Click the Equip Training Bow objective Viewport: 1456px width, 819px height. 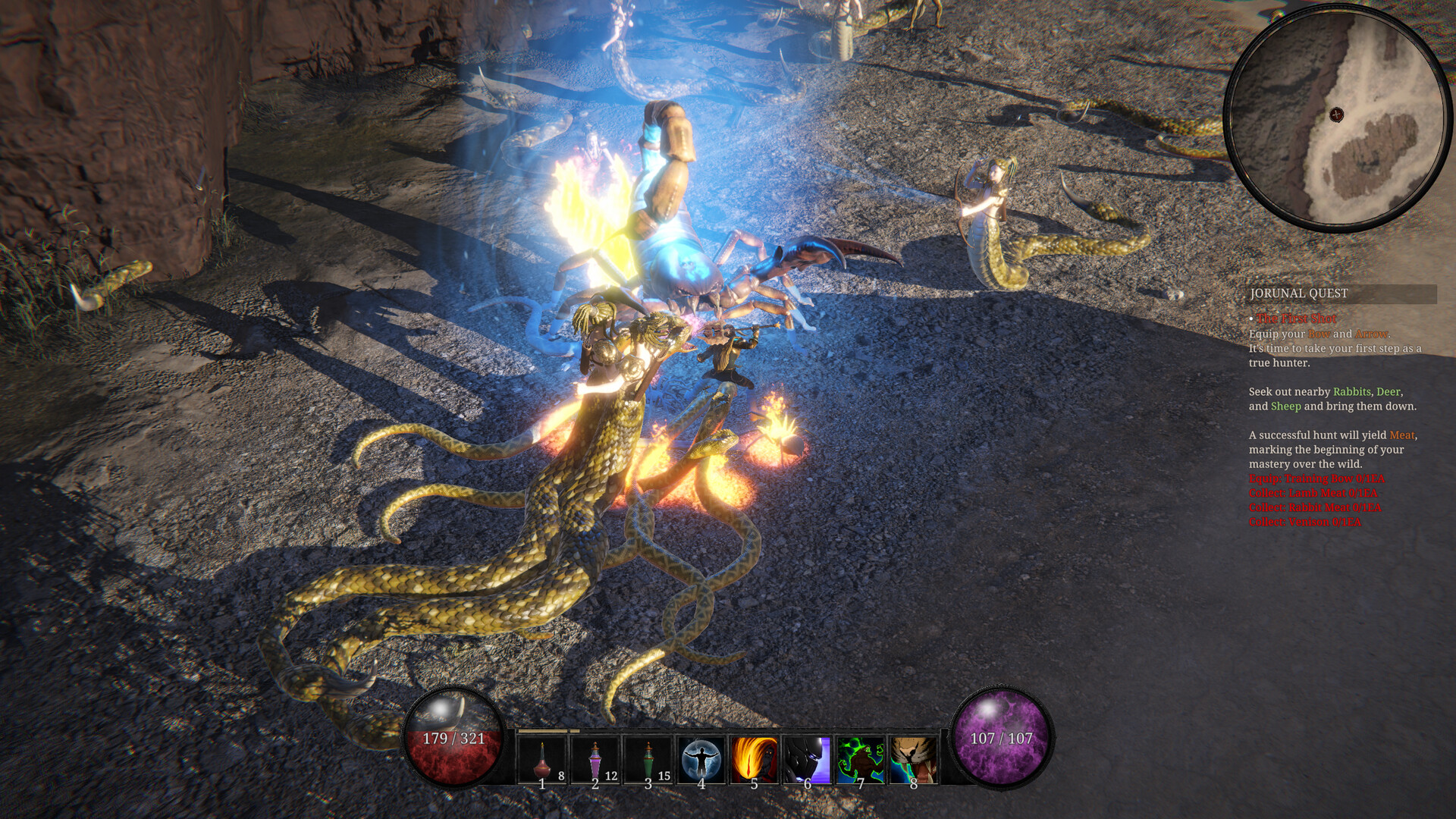point(1316,478)
